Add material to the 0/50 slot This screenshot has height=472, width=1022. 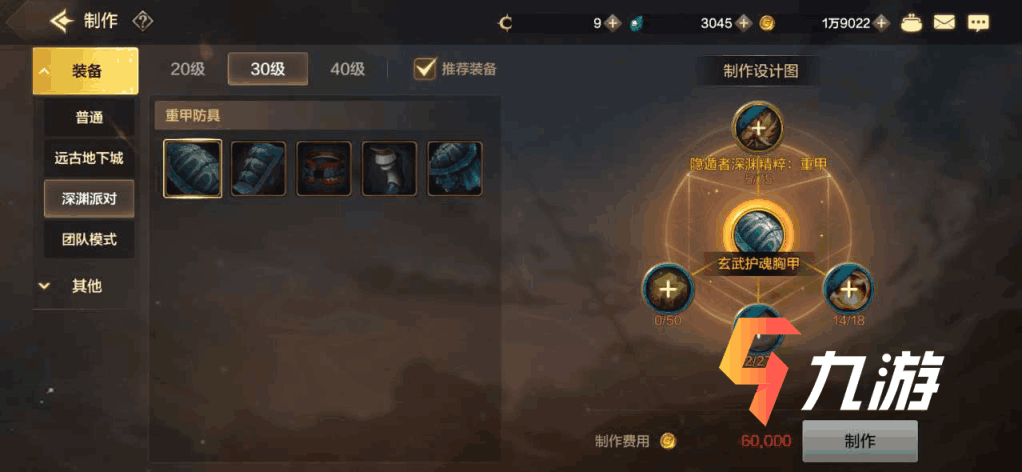coord(666,290)
